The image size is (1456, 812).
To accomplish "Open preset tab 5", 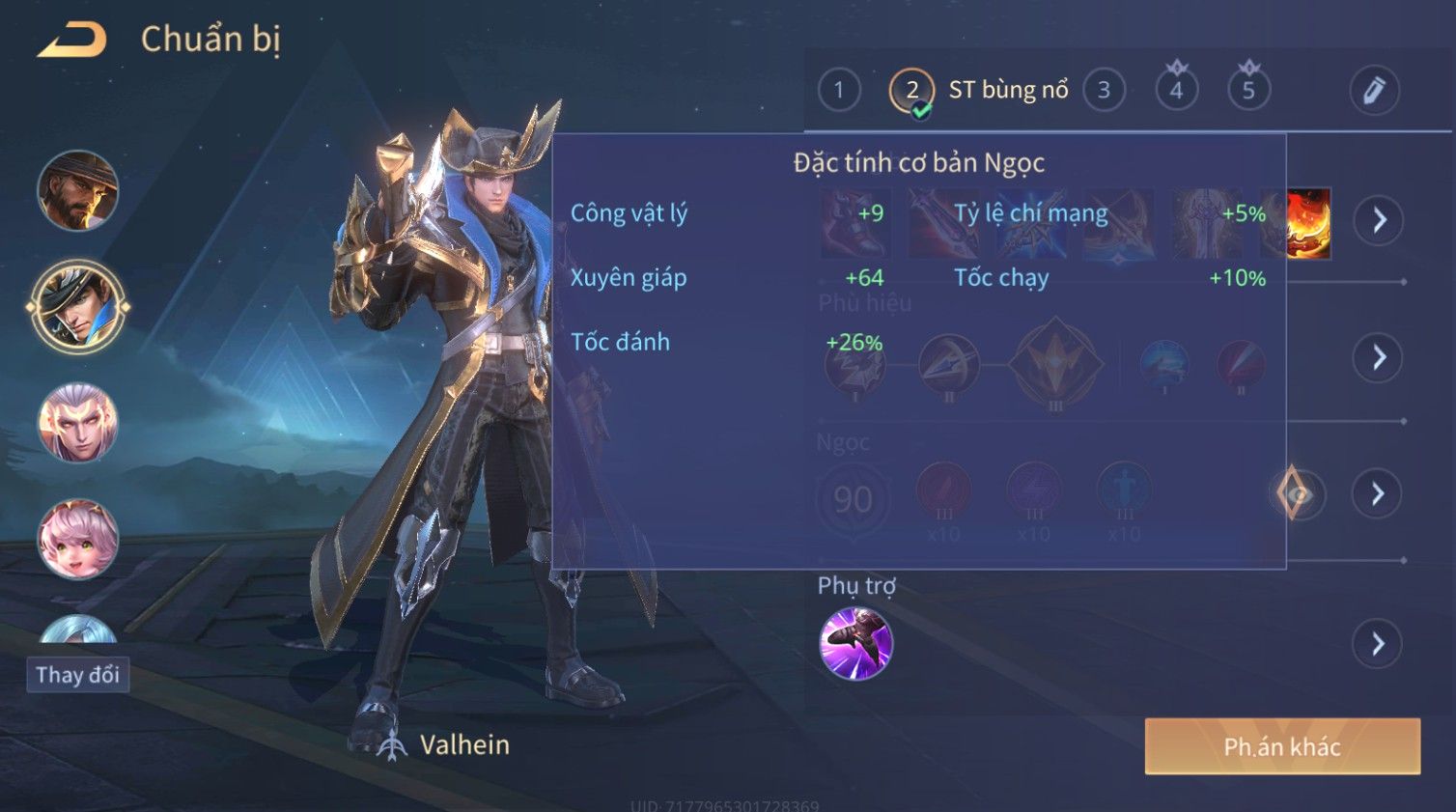I will pos(1248,91).
